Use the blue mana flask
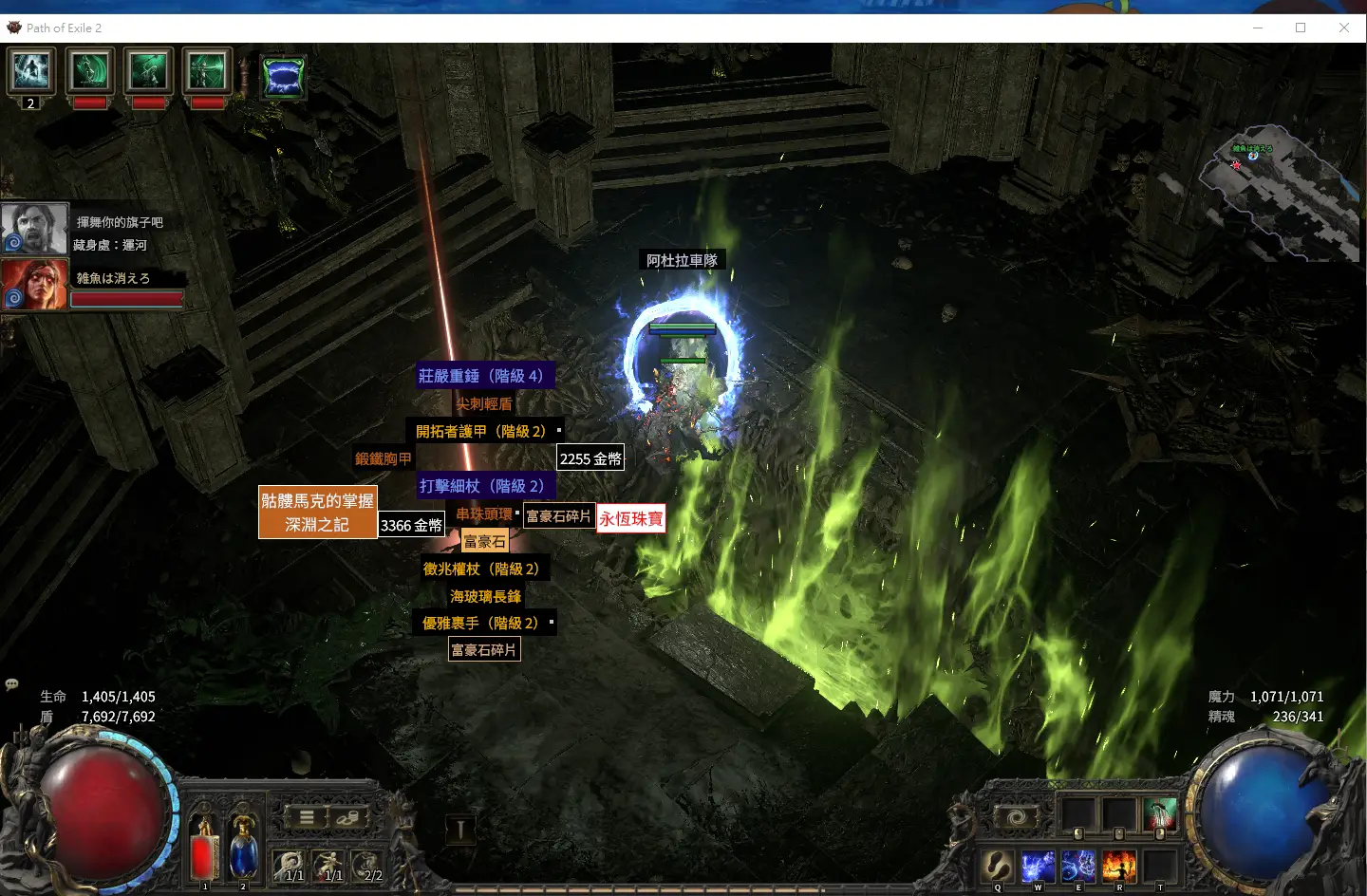The image size is (1367, 896). pos(243,850)
